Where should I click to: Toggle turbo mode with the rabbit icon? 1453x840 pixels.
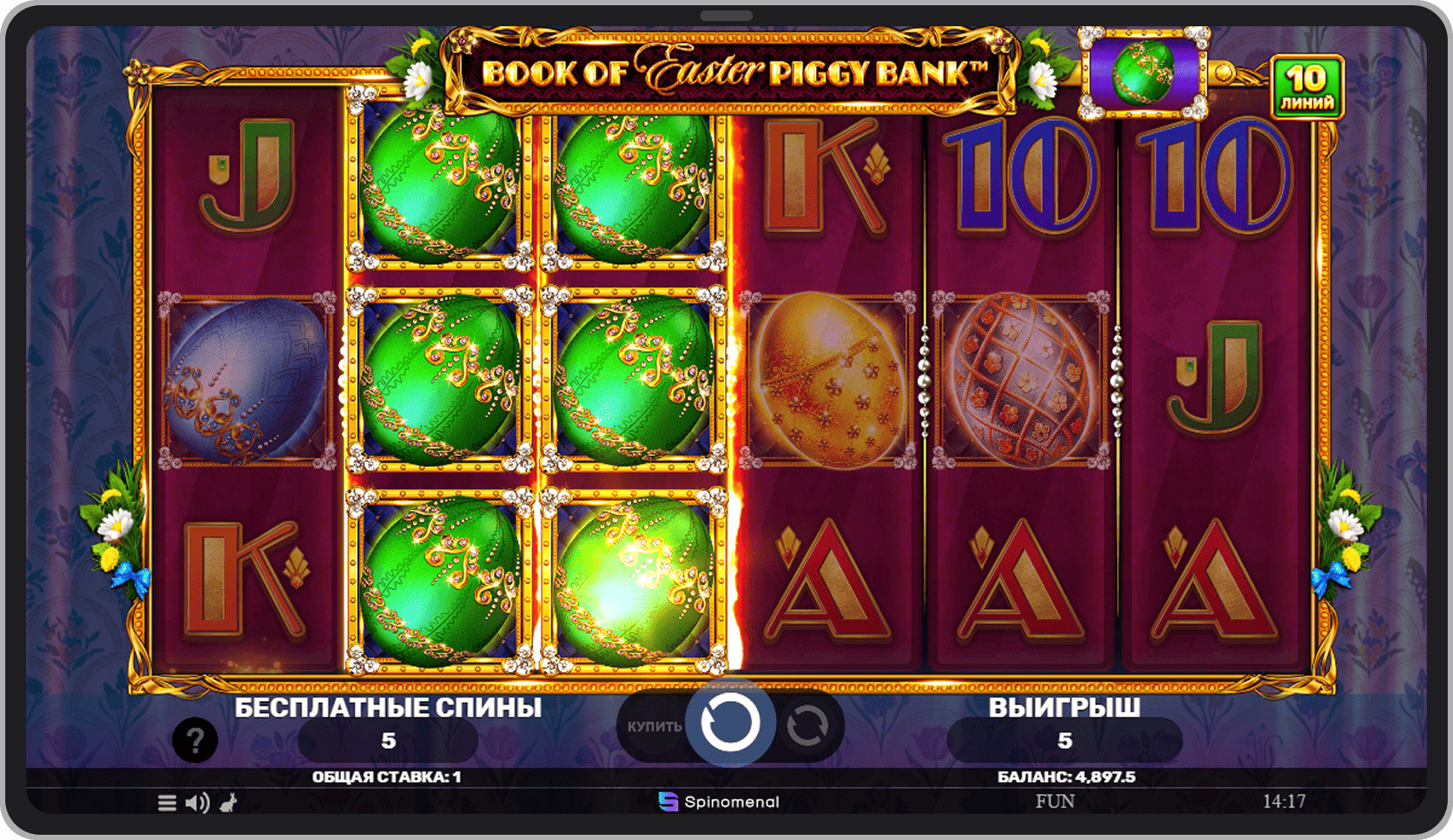click(229, 801)
